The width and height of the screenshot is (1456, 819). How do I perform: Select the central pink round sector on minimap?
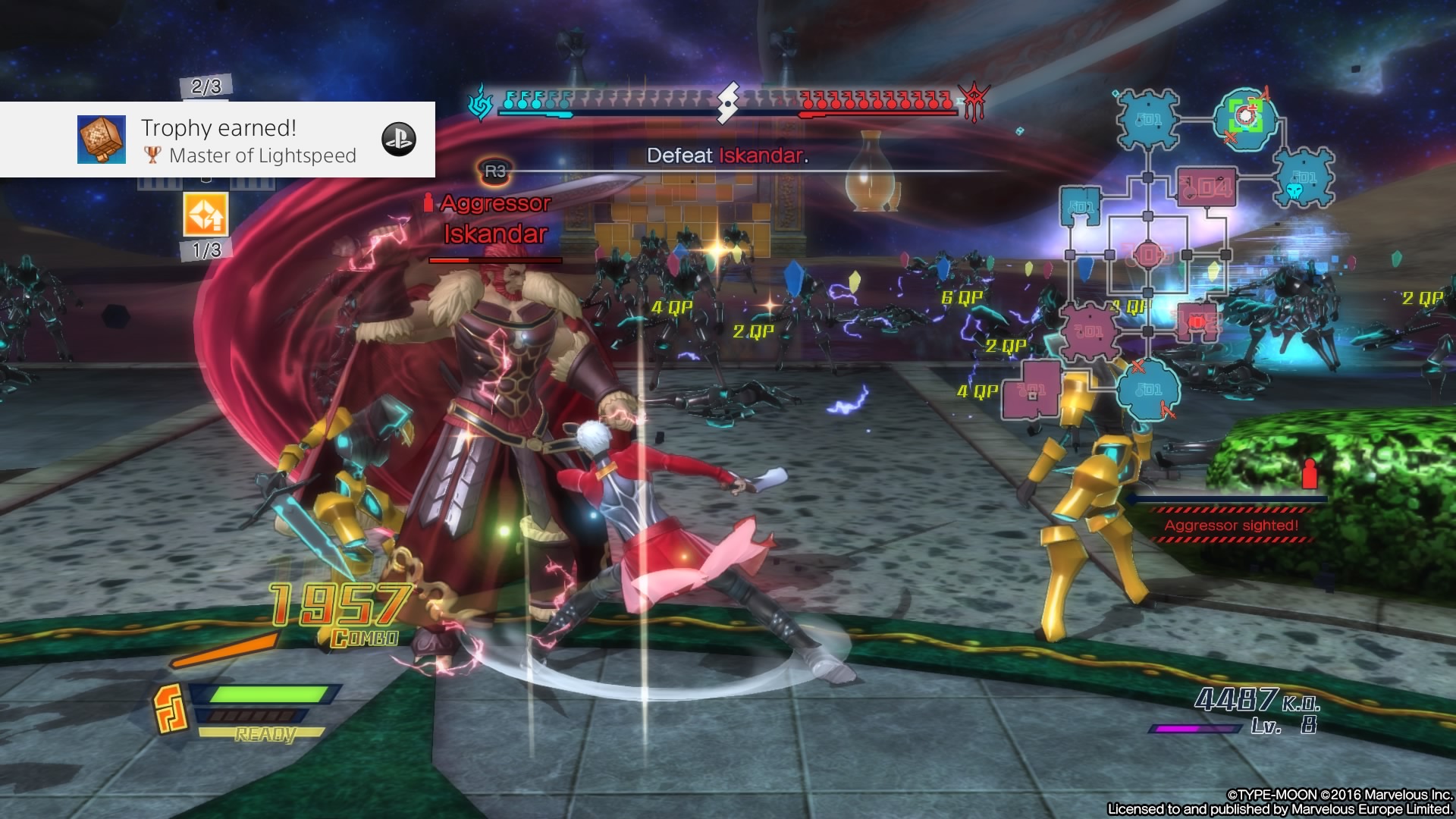click(x=1147, y=255)
